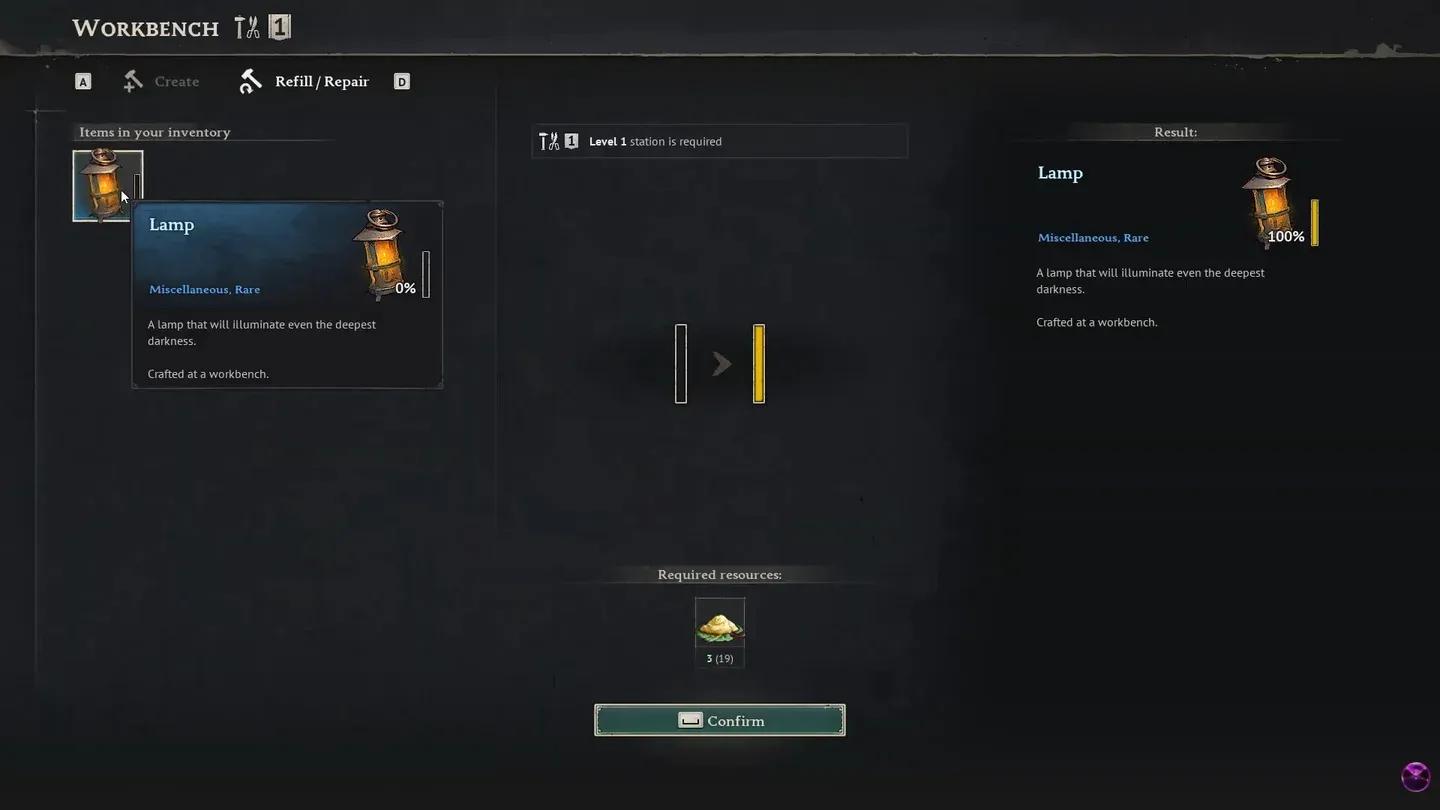This screenshot has height=810, width=1440.
Task: Click the purple overlay icon in bottom-right corner
Action: (1415, 776)
